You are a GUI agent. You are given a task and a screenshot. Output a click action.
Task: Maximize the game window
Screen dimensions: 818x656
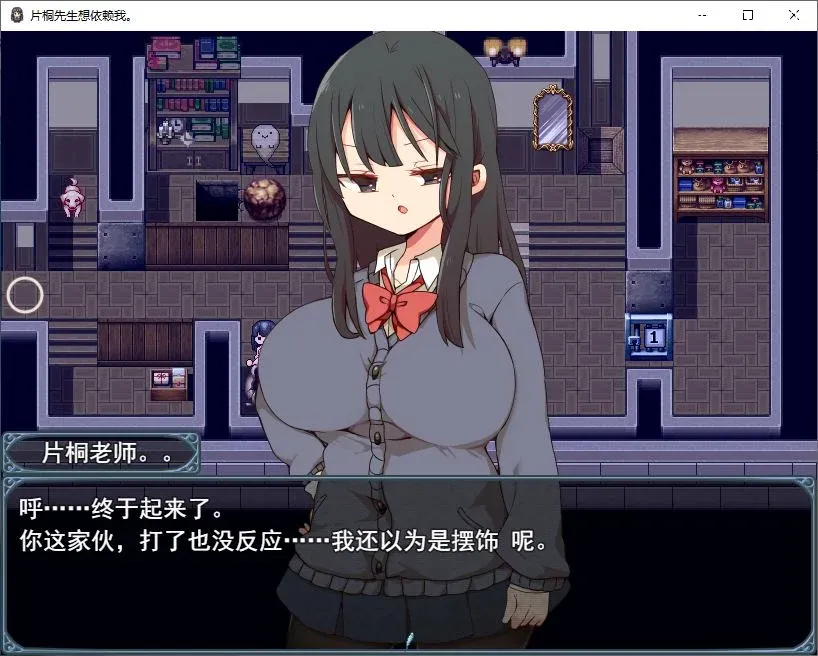748,15
